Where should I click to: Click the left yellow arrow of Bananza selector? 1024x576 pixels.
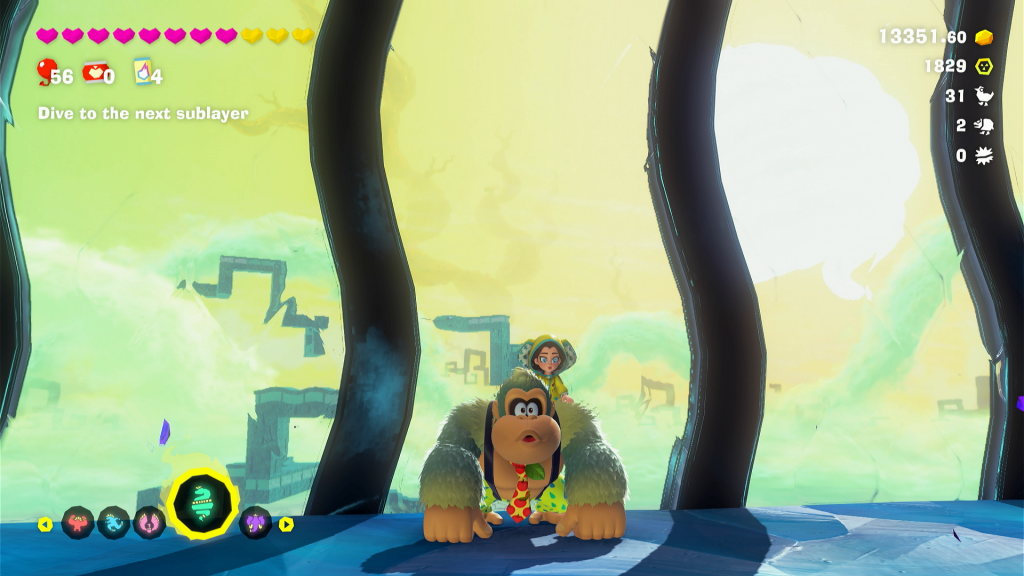pos(44,524)
